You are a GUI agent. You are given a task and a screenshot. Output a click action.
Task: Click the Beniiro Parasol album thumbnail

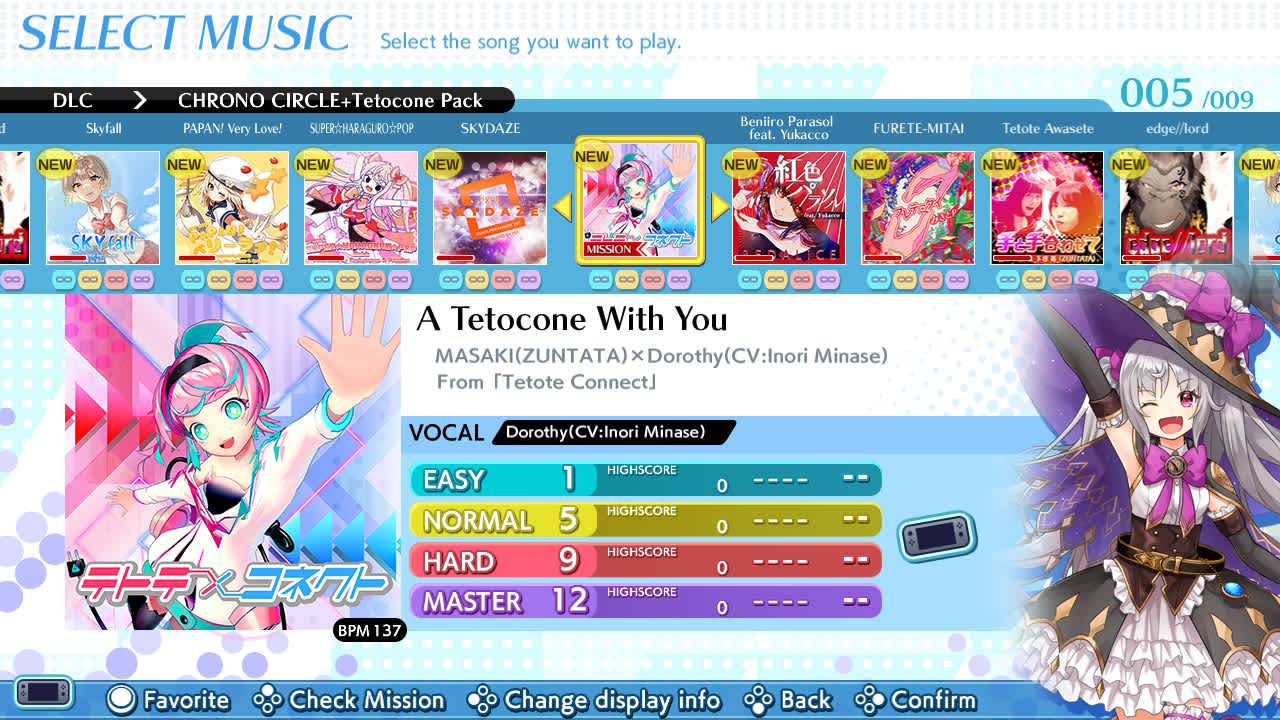pos(787,208)
